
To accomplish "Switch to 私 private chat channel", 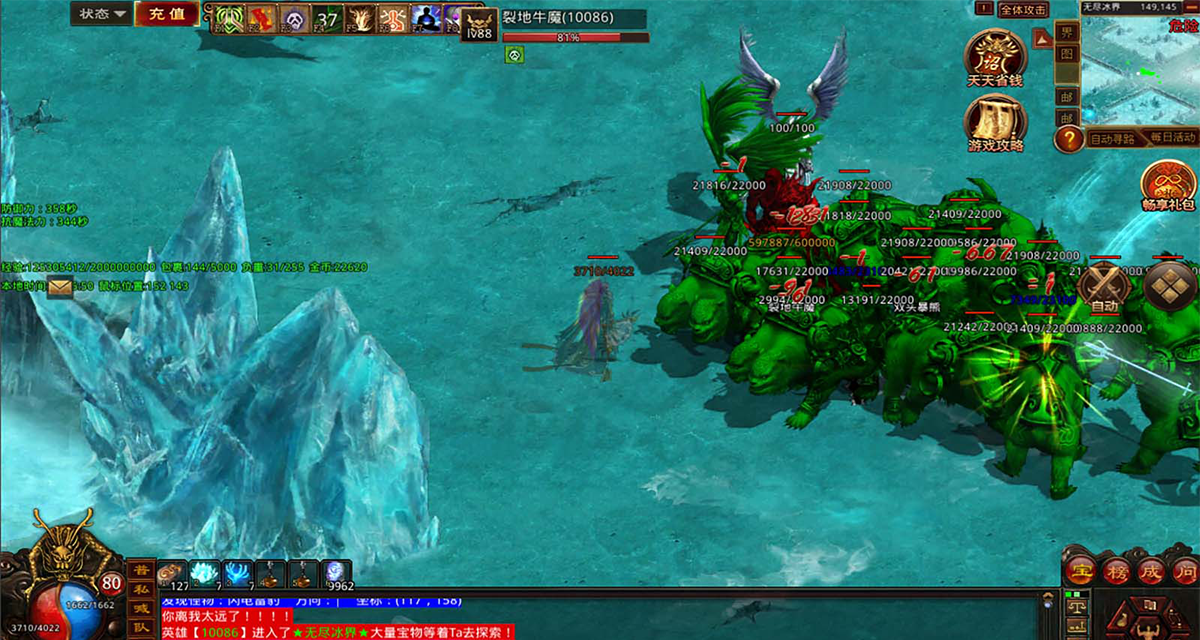I will 141,589.
